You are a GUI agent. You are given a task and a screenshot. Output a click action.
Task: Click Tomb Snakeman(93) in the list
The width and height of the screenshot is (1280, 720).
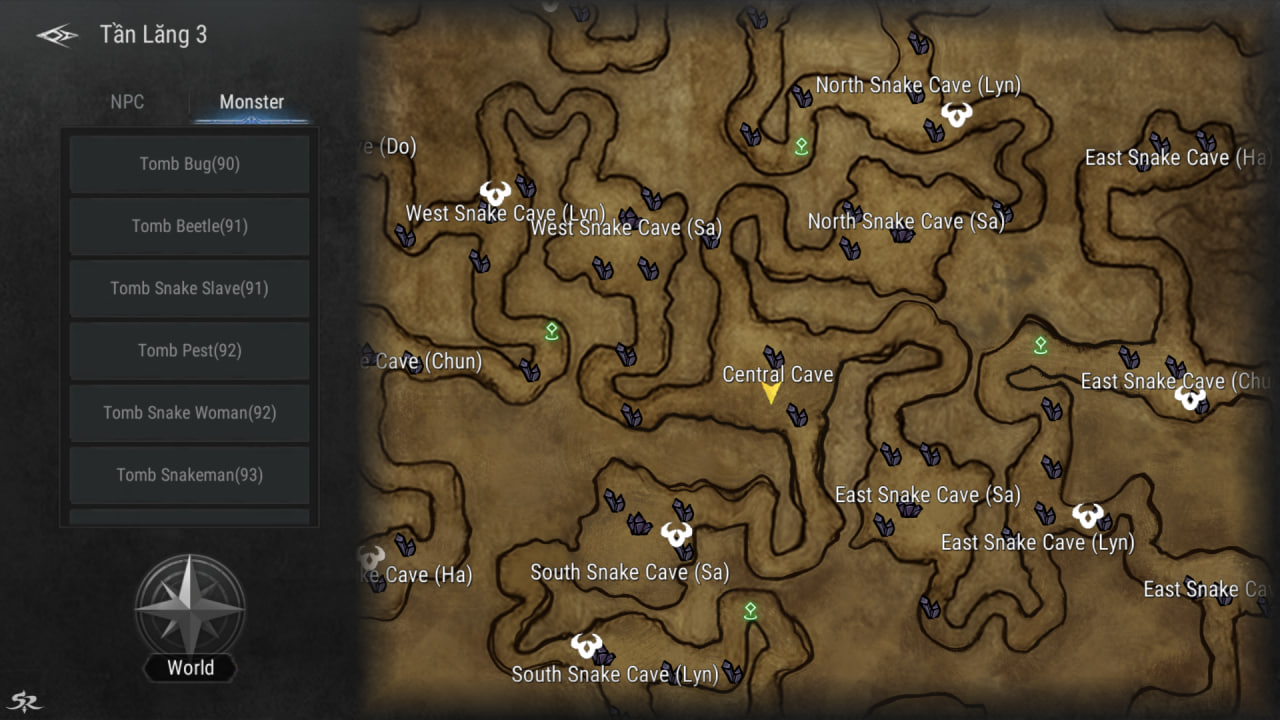point(189,475)
